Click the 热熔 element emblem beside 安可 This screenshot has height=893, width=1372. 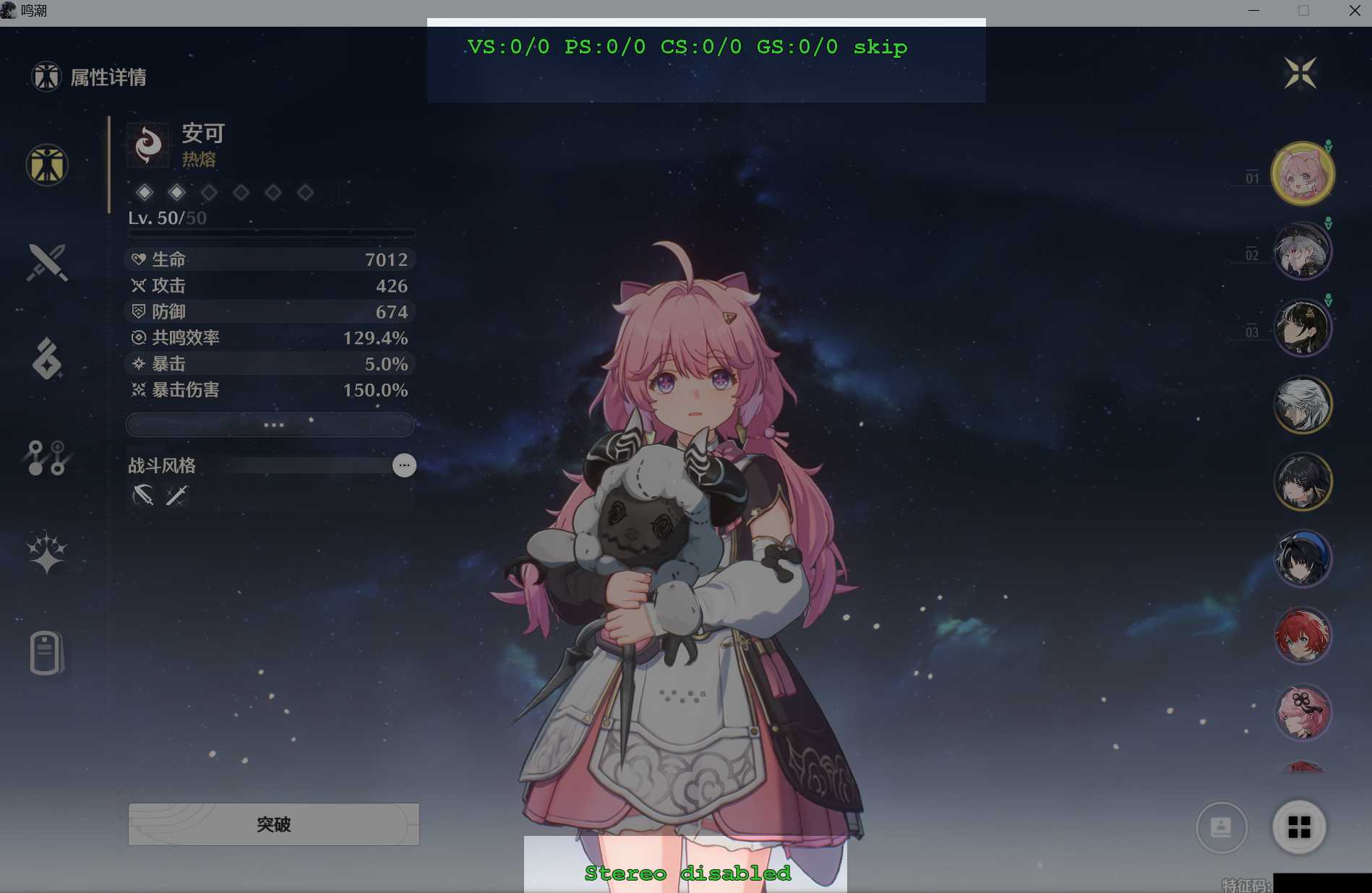point(148,143)
